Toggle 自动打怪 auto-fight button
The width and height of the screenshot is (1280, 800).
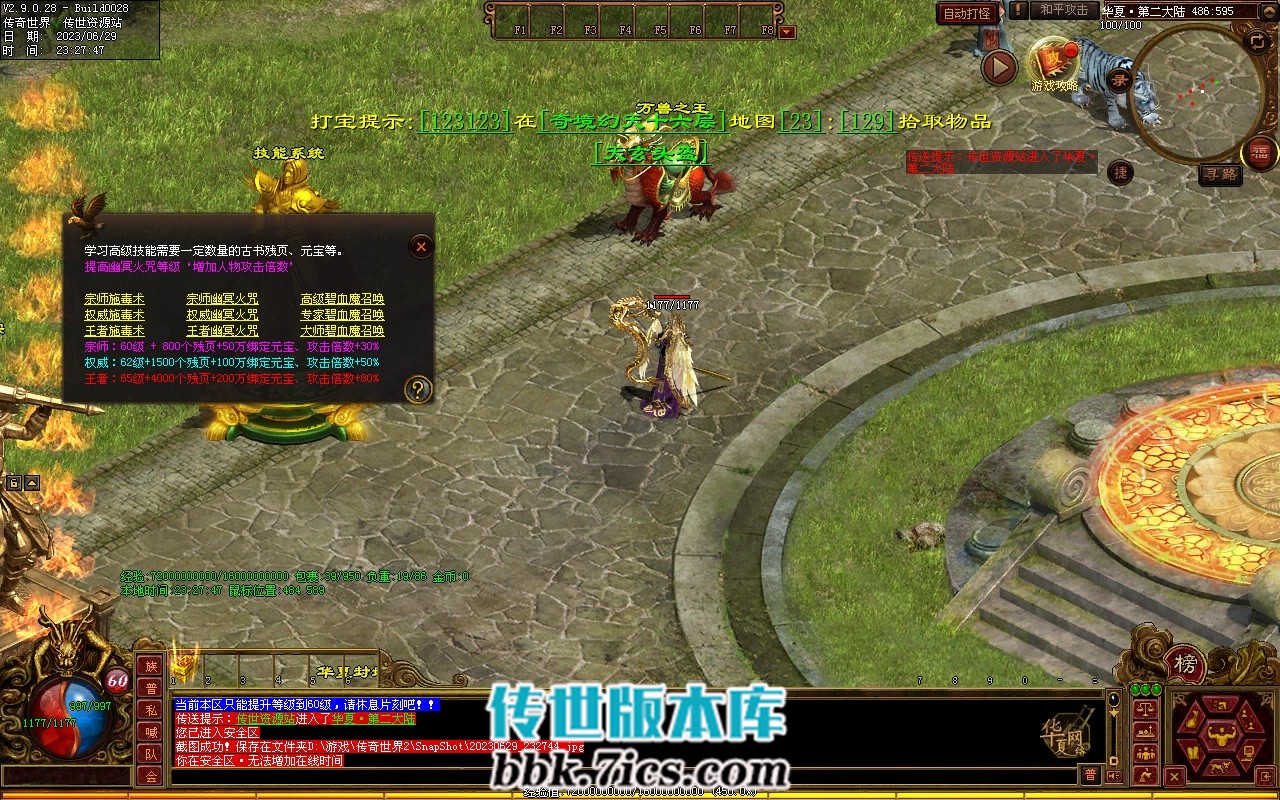pyautogui.click(x=967, y=13)
